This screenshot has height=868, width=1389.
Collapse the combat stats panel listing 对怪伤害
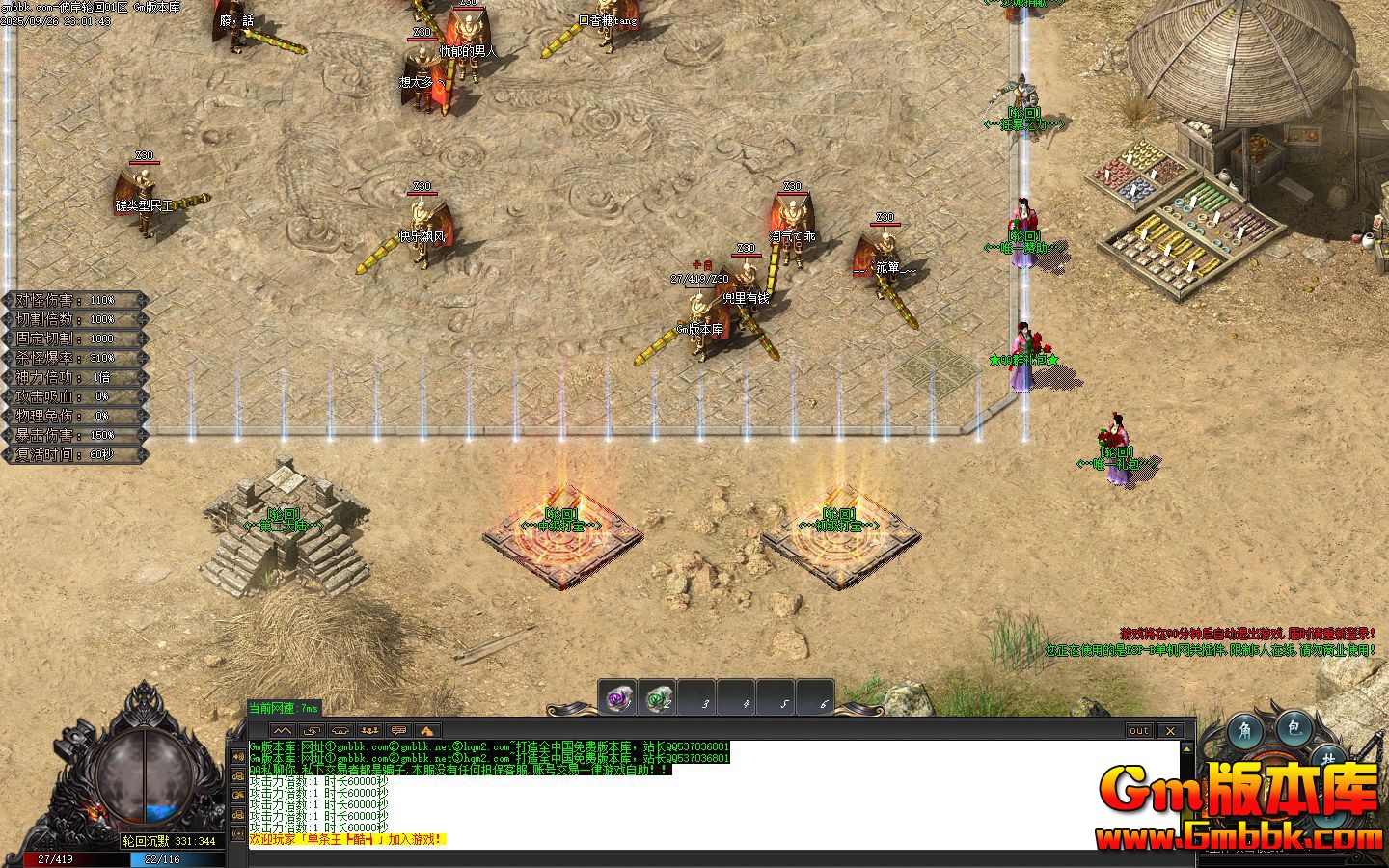72,299
